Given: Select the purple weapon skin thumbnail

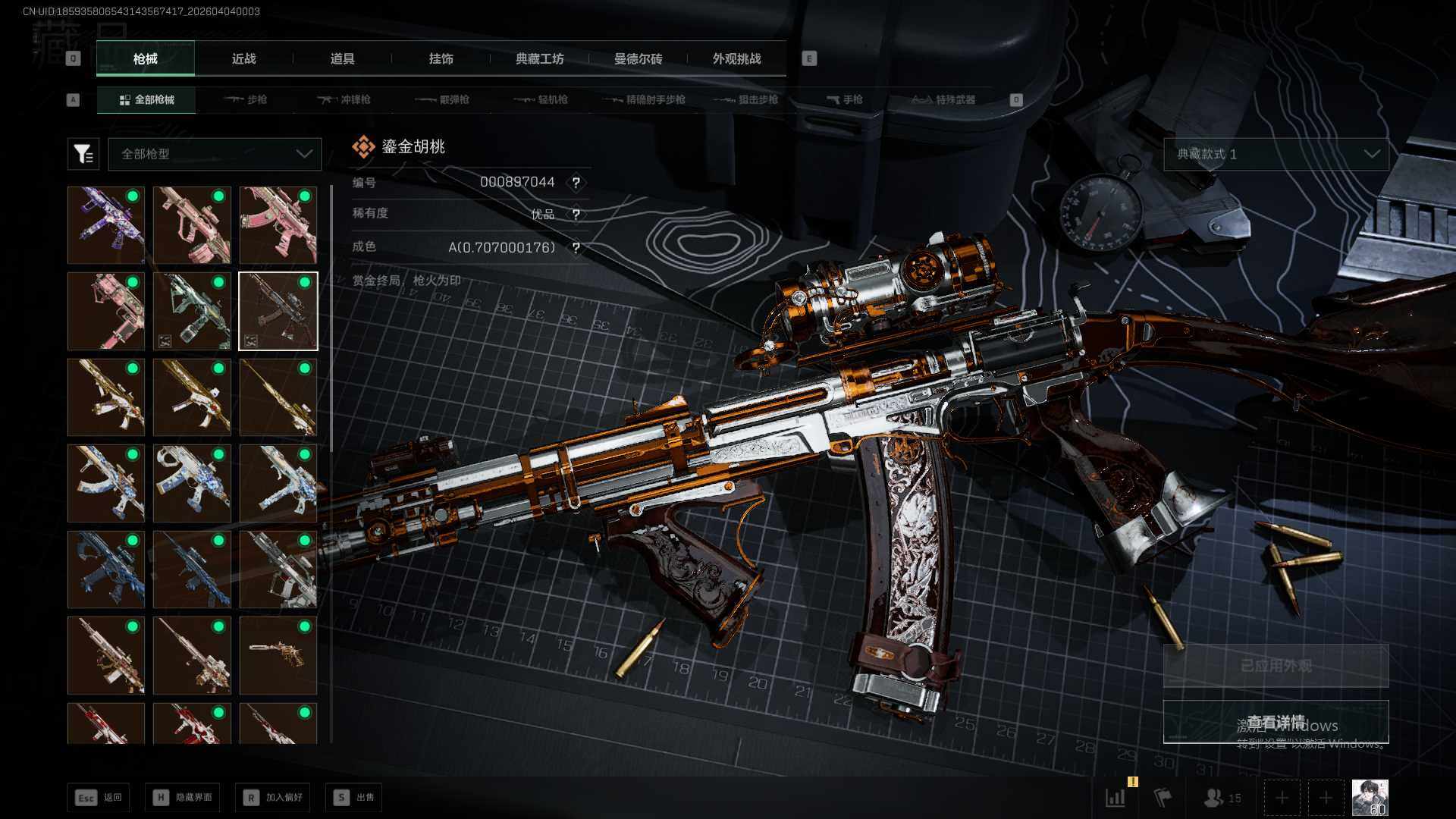Looking at the screenshot, I should tap(106, 225).
